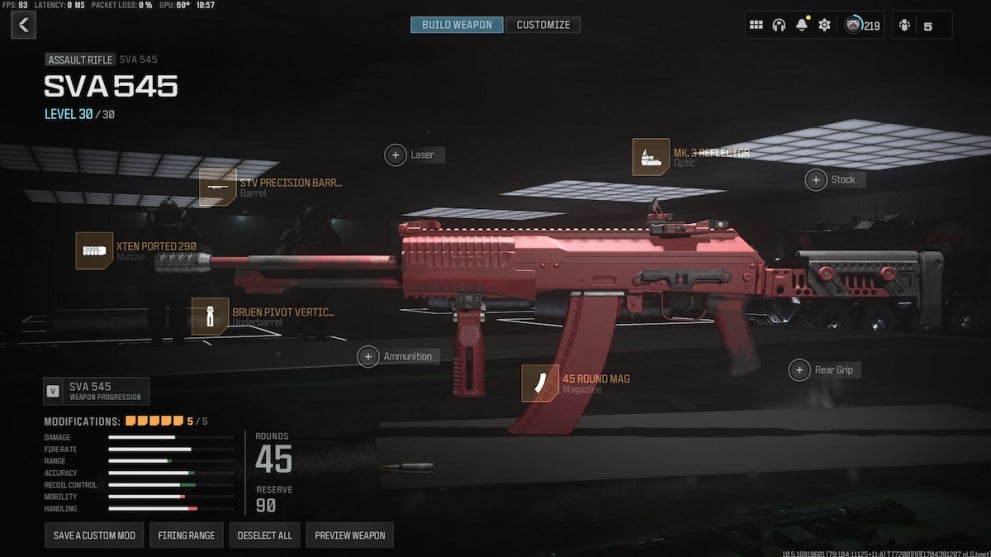Go back using the arrow button
The width and height of the screenshot is (991, 557).
click(x=23, y=25)
